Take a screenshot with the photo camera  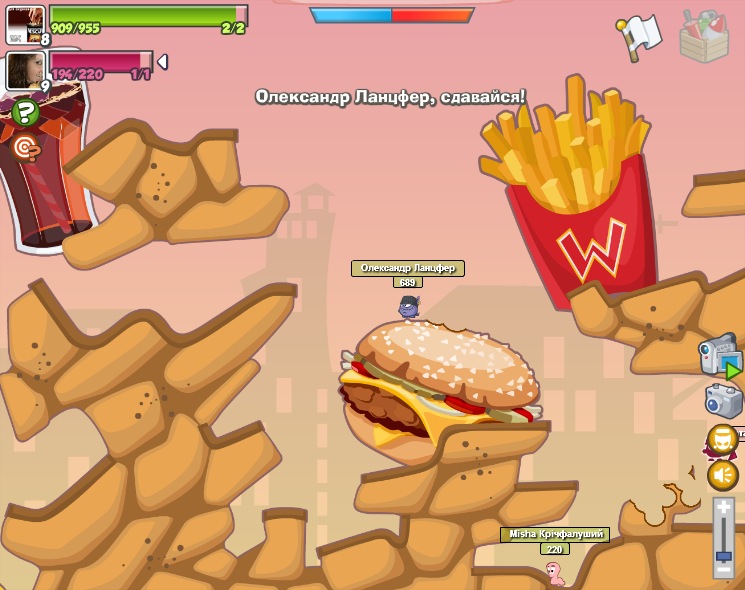tap(723, 401)
